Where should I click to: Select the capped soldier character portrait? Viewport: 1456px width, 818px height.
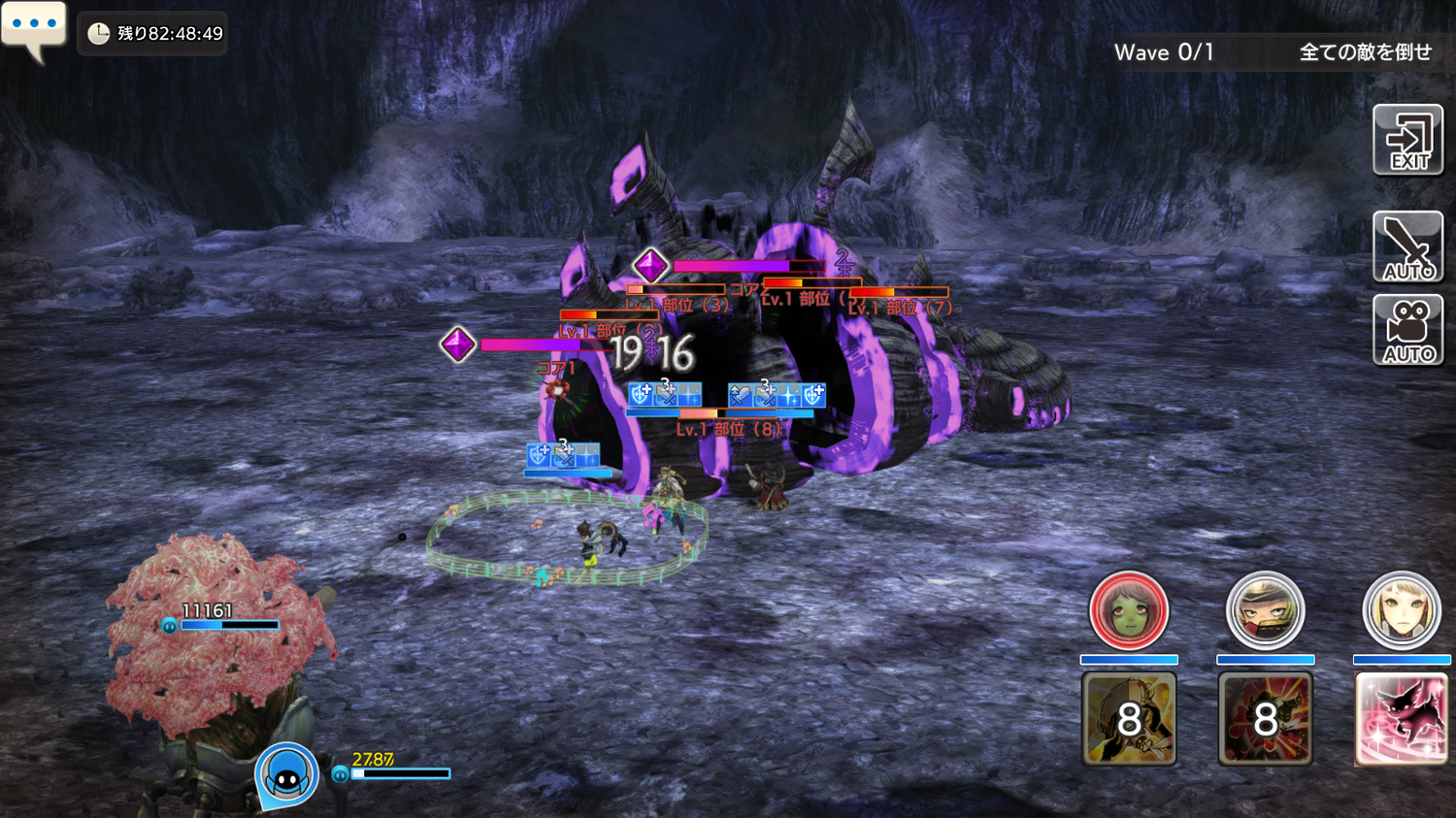[1265, 611]
